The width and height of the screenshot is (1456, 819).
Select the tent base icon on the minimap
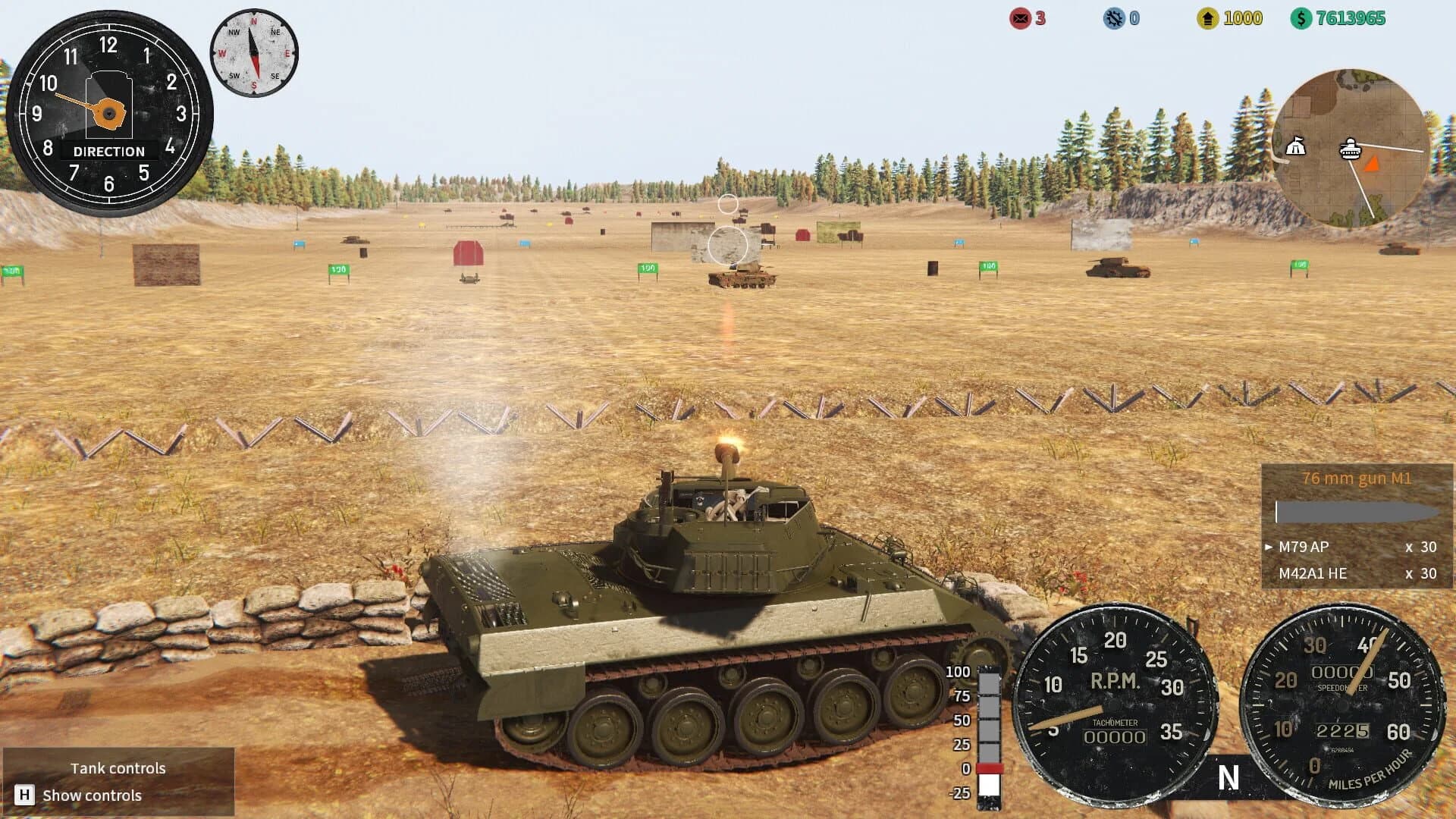click(1297, 146)
